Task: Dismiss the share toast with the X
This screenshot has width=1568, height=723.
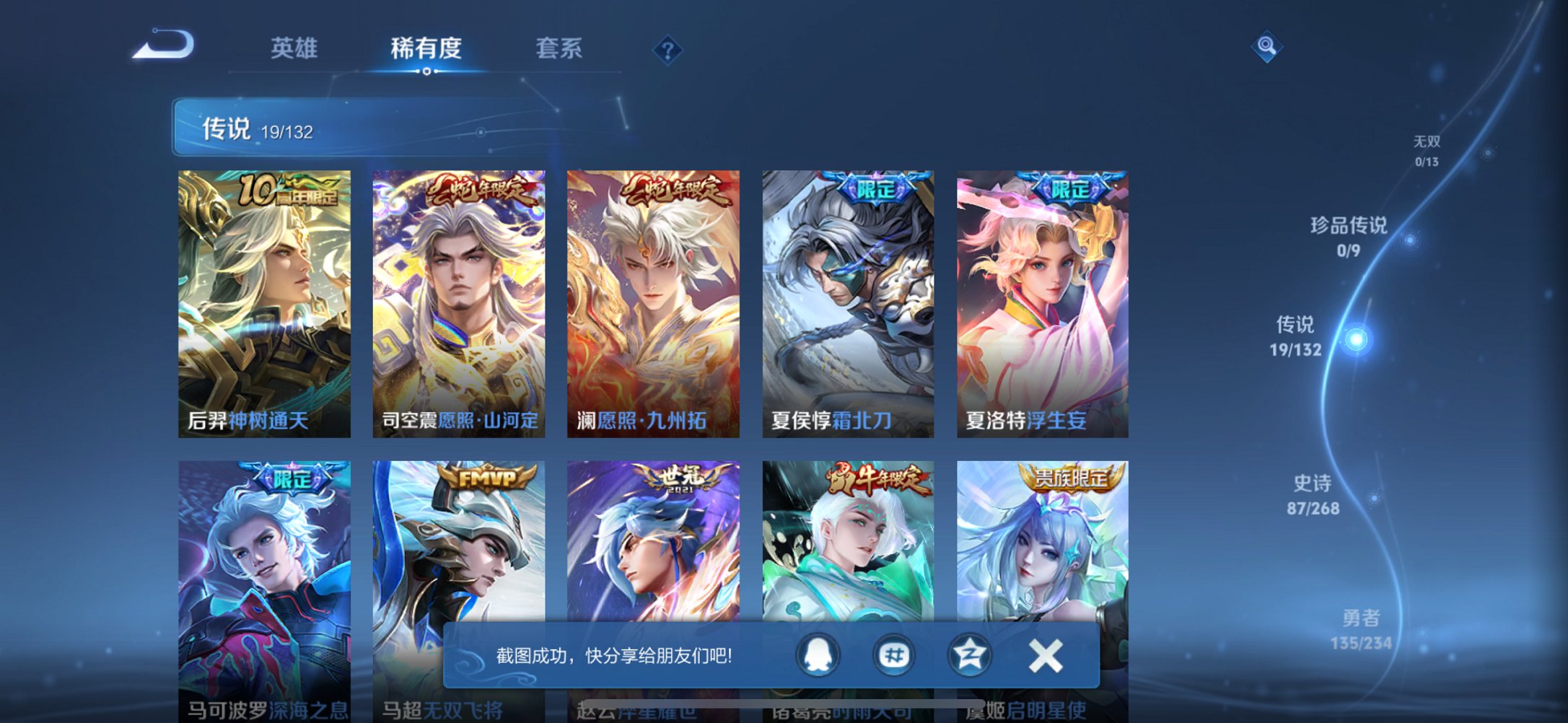Action: [1044, 655]
